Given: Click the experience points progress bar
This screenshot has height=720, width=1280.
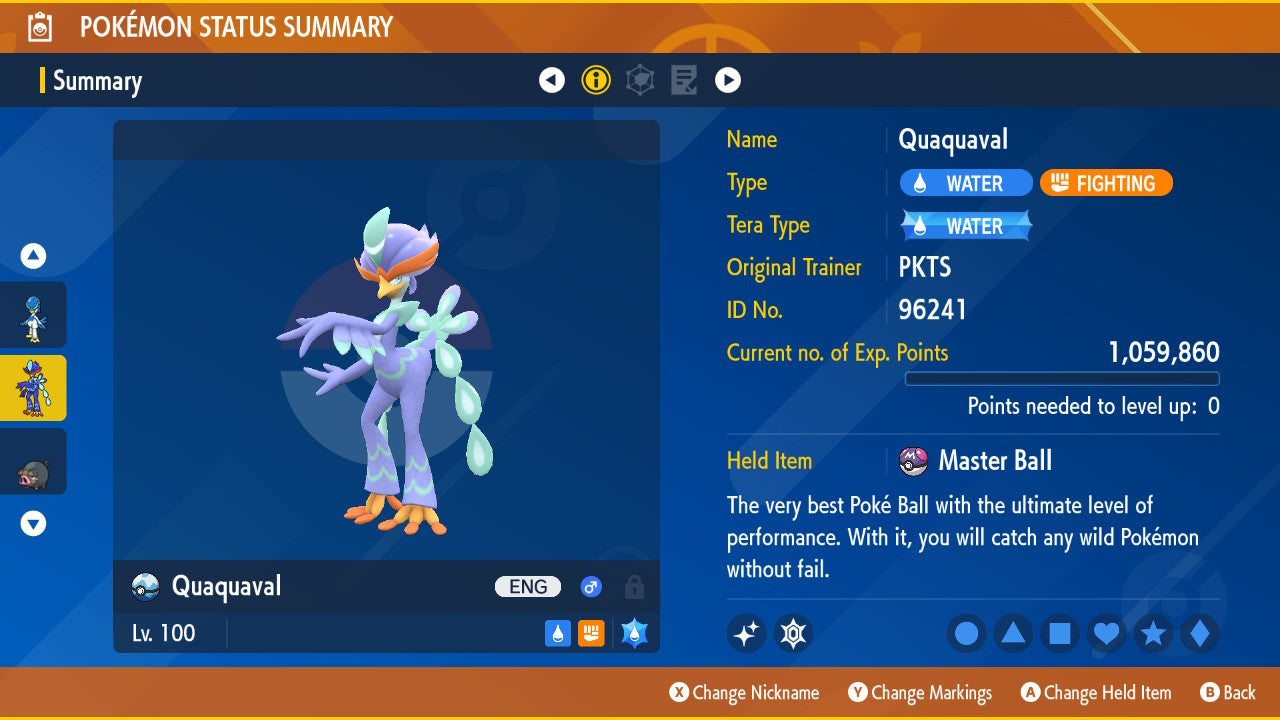Looking at the screenshot, I should tap(1062, 378).
